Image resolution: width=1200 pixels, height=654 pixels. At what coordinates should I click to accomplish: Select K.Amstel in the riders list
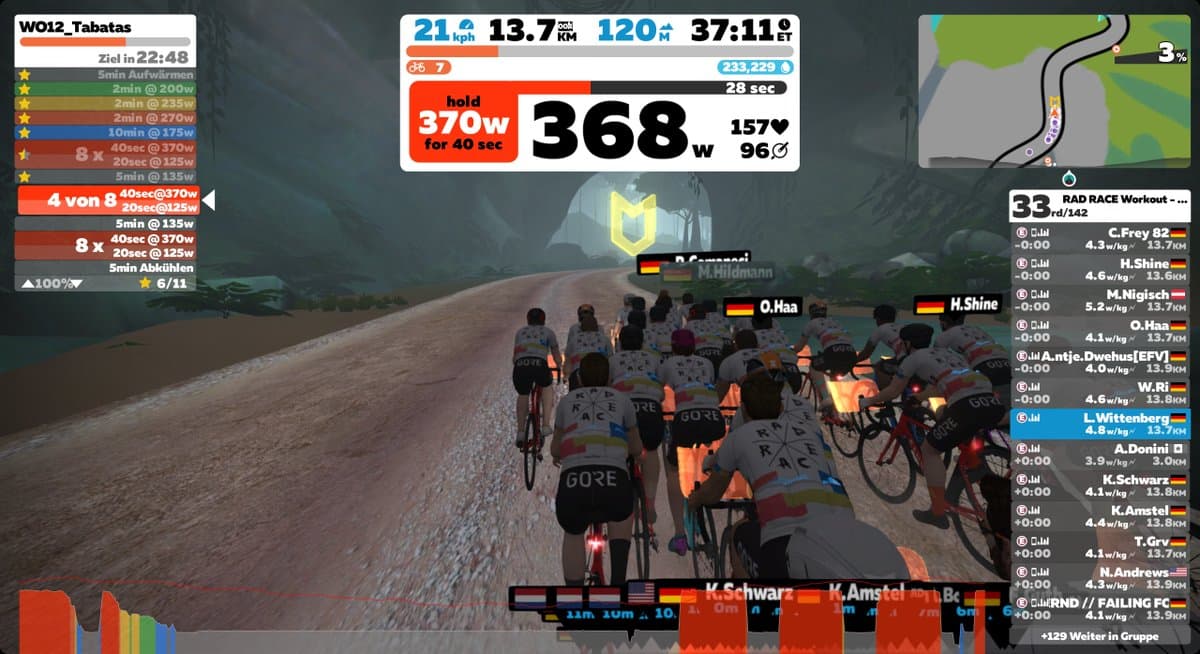pos(1099,516)
